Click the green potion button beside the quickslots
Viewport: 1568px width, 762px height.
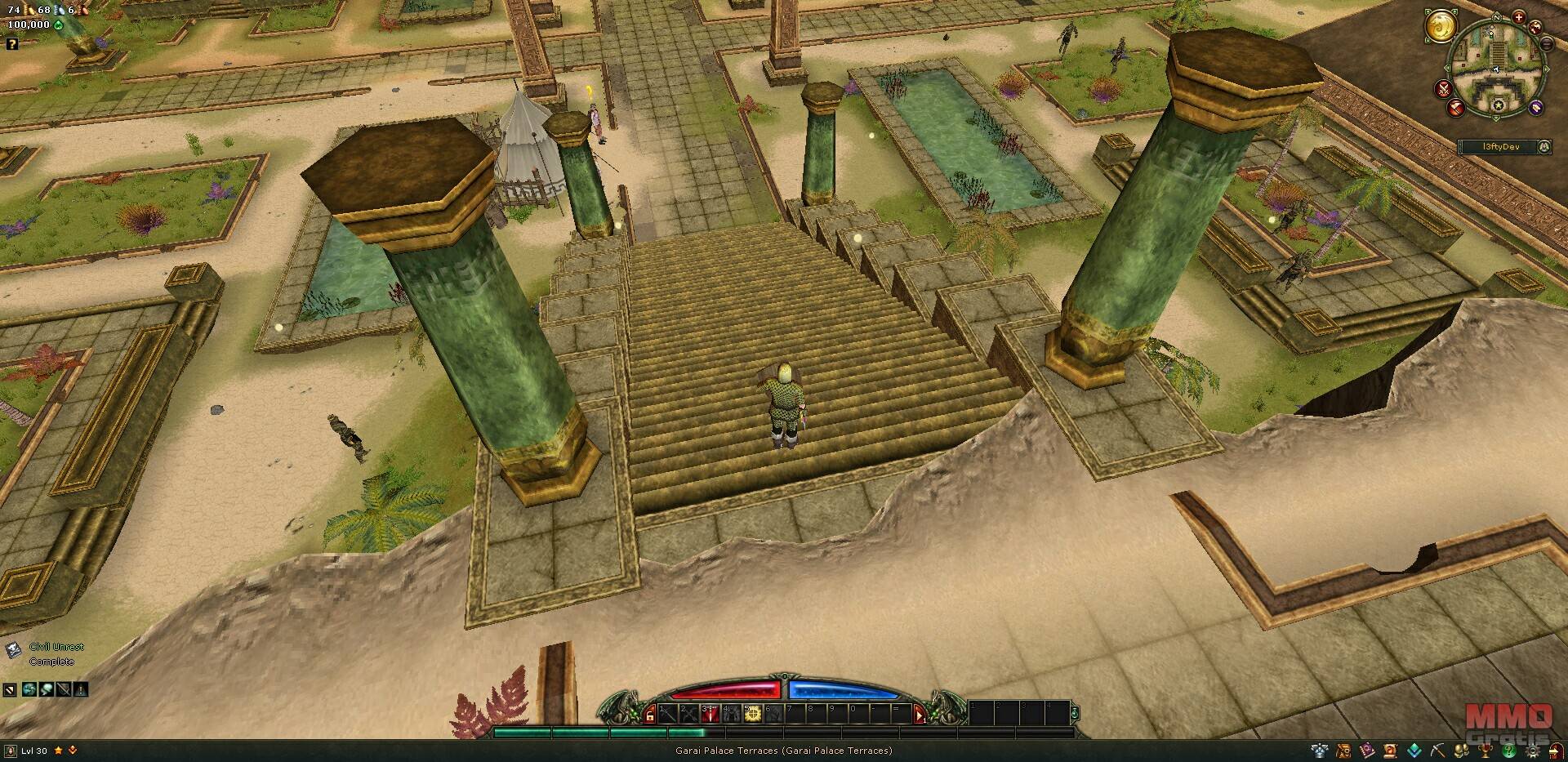(1075, 713)
